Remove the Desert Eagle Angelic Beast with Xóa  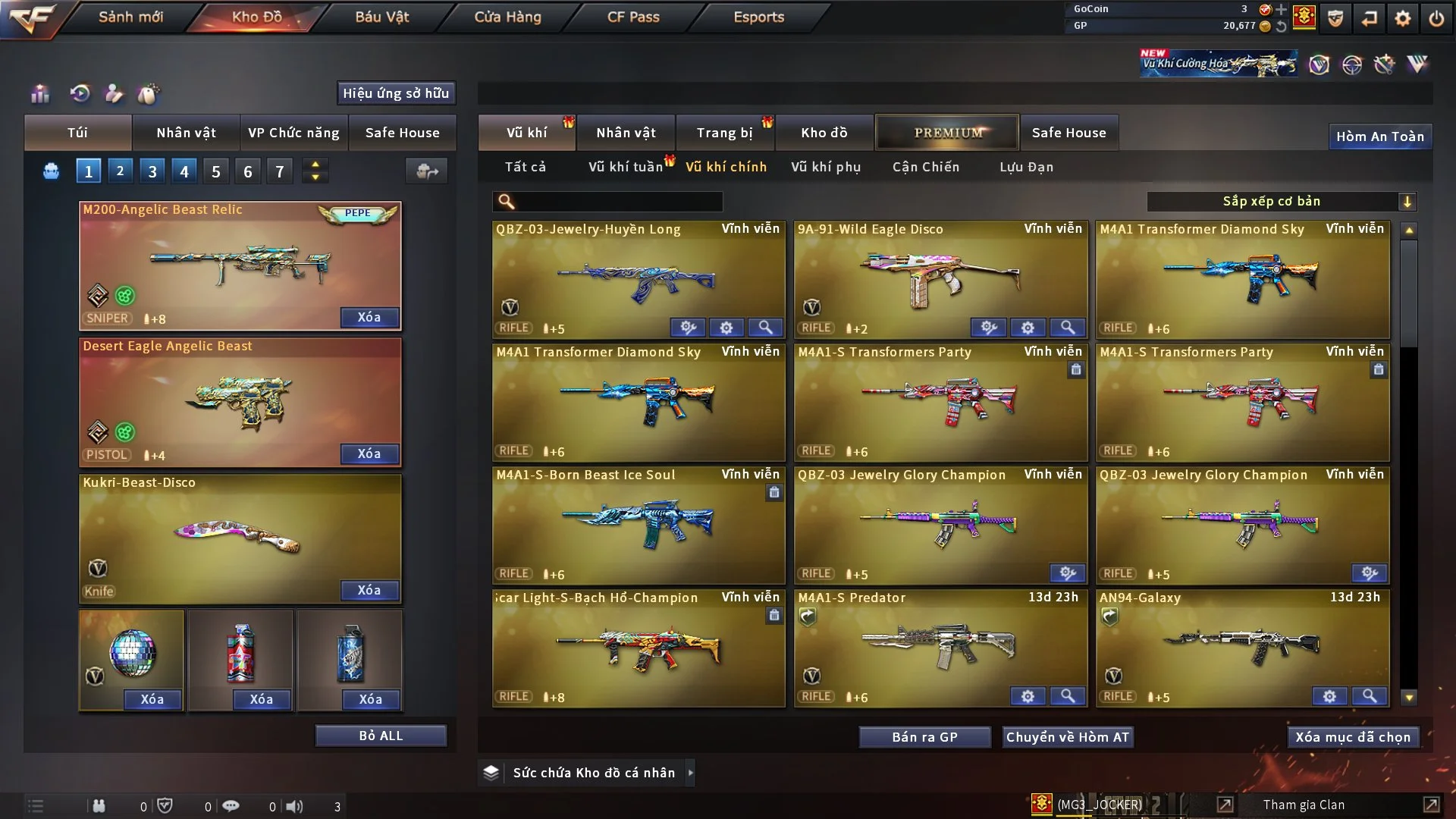coord(369,453)
